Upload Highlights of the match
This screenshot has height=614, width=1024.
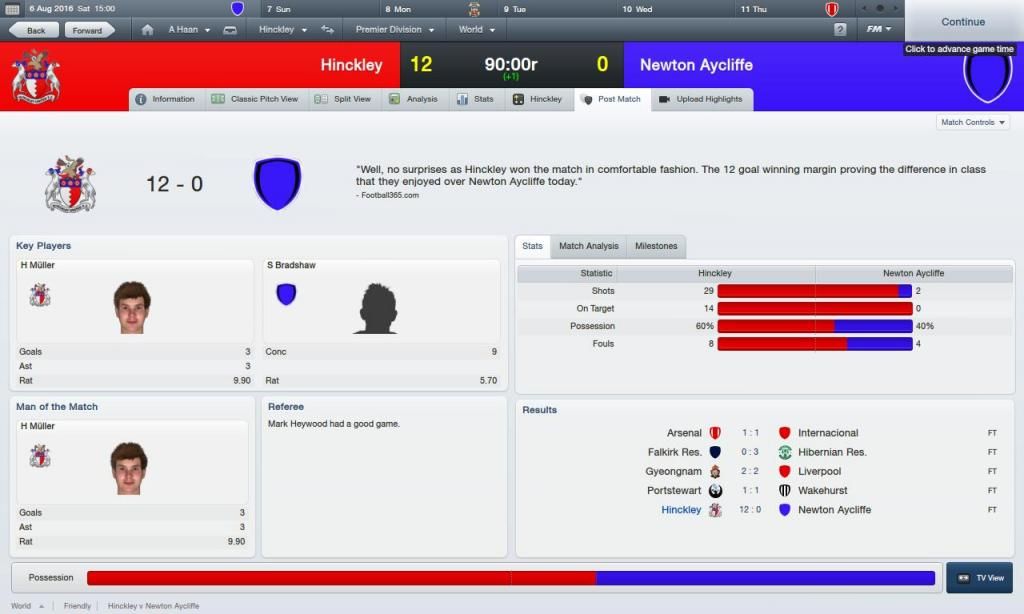pyautogui.click(x=701, y=99)
